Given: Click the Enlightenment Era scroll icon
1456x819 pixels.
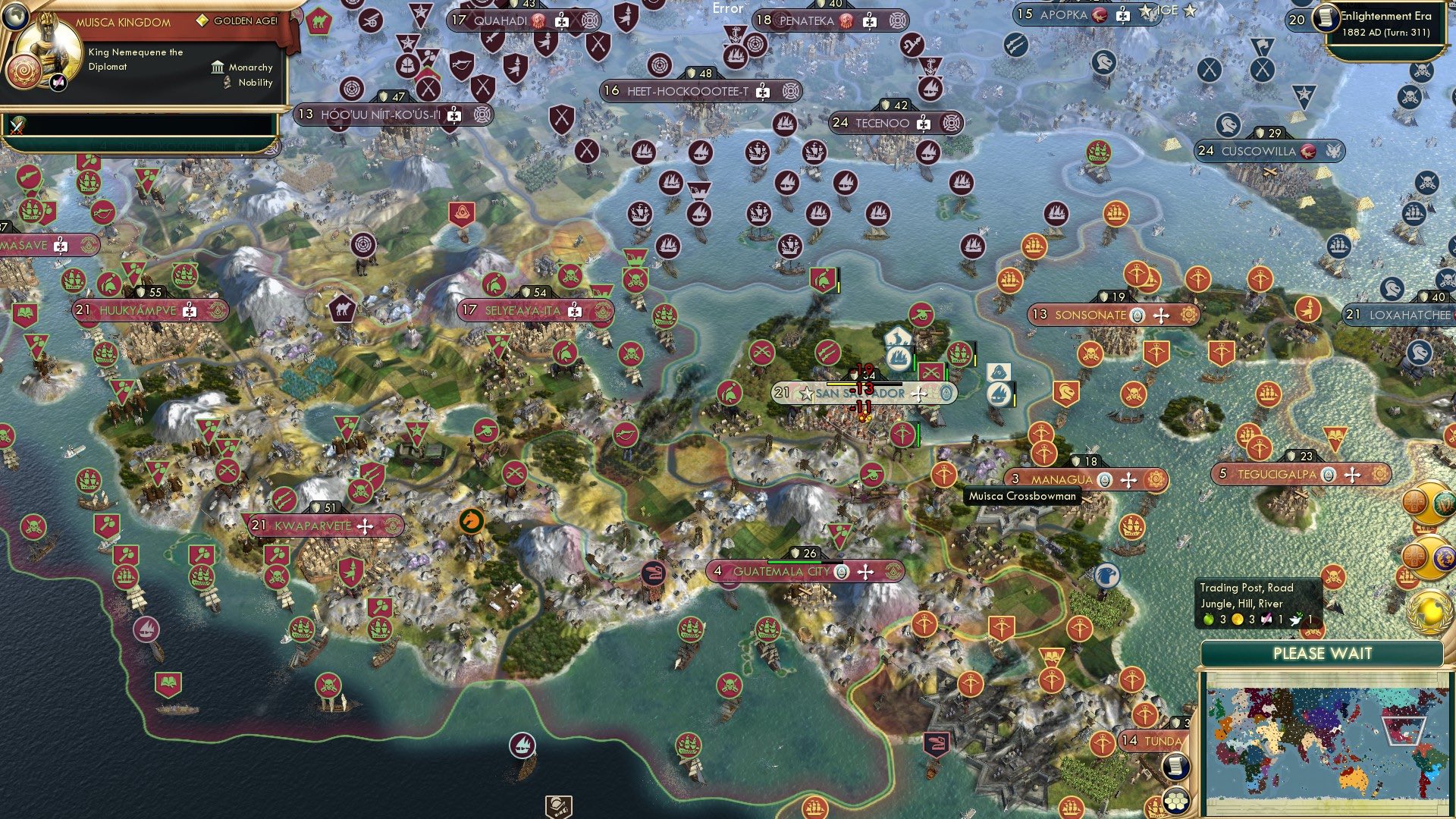Looking at the screenshot, I should pyautogui.click(x=1329, y=20).
